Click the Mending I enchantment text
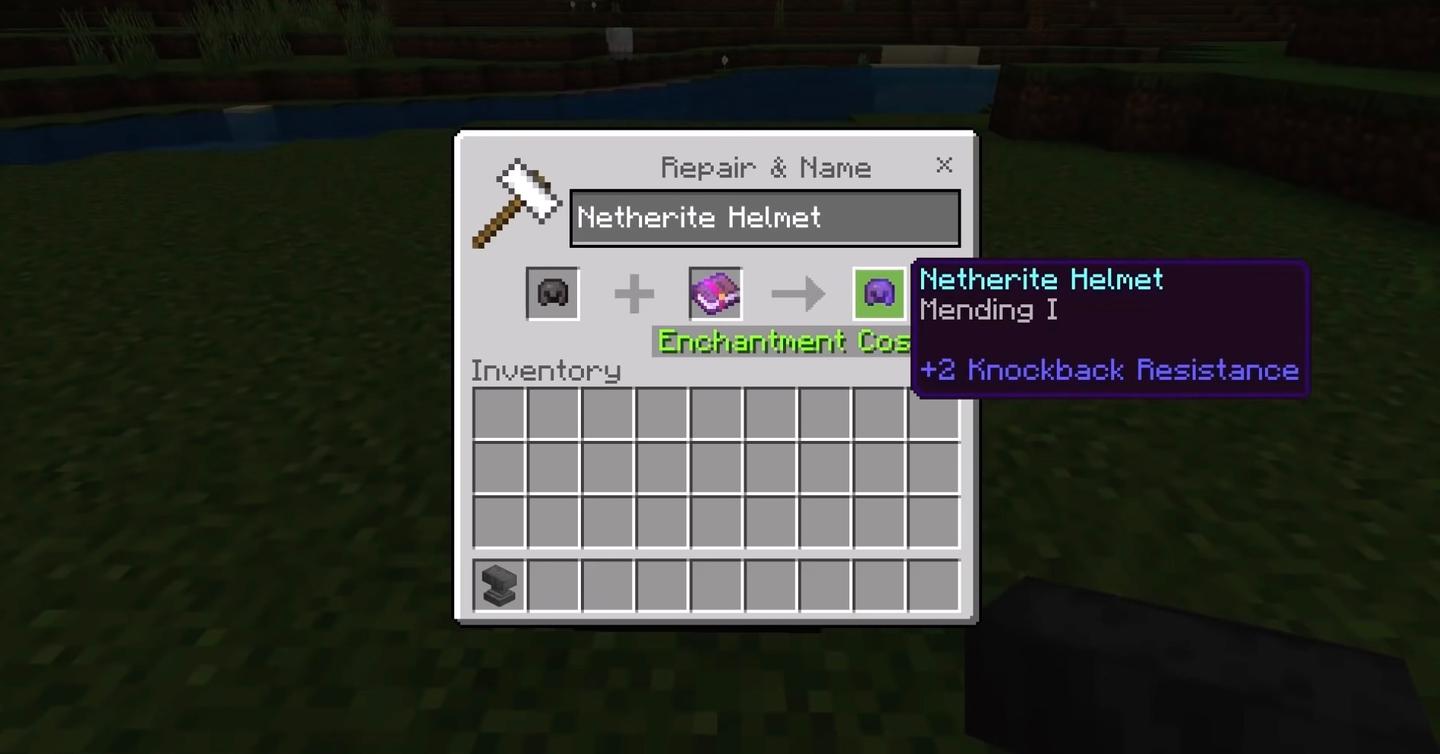1440x754 pixels. 987,311
